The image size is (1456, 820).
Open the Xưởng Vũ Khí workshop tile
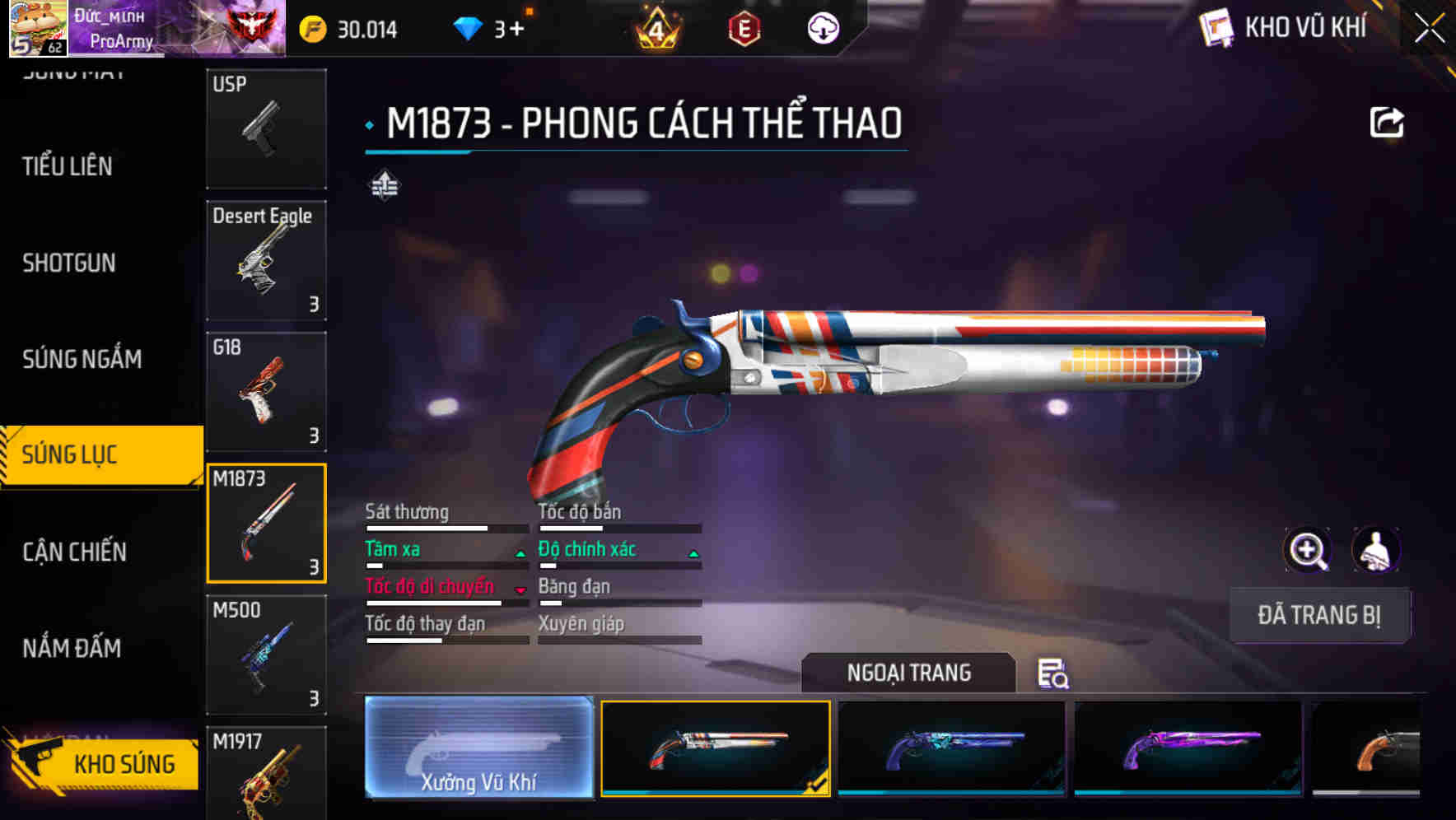point(479,748)
